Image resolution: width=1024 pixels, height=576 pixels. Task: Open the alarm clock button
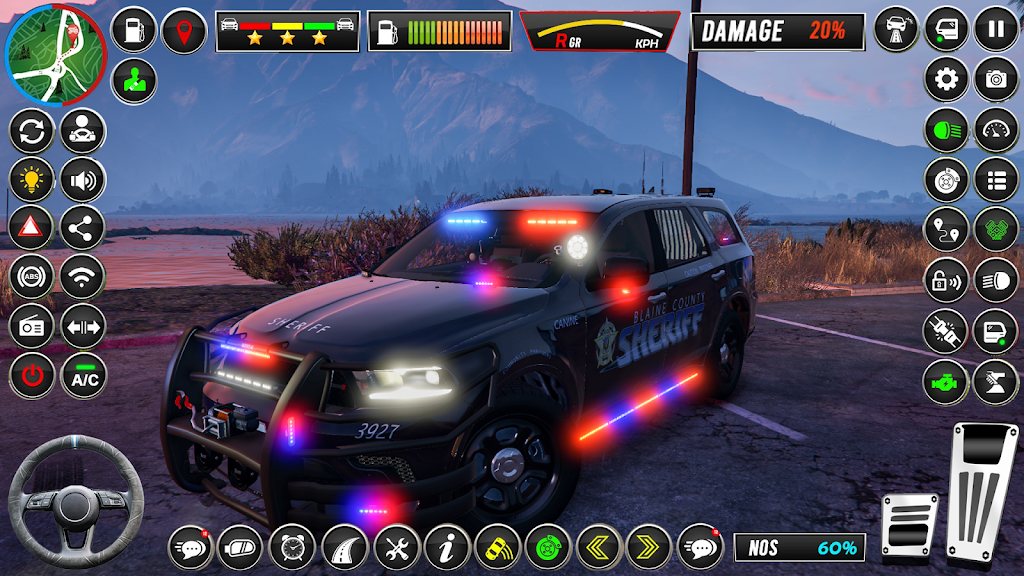coord(292,547)
